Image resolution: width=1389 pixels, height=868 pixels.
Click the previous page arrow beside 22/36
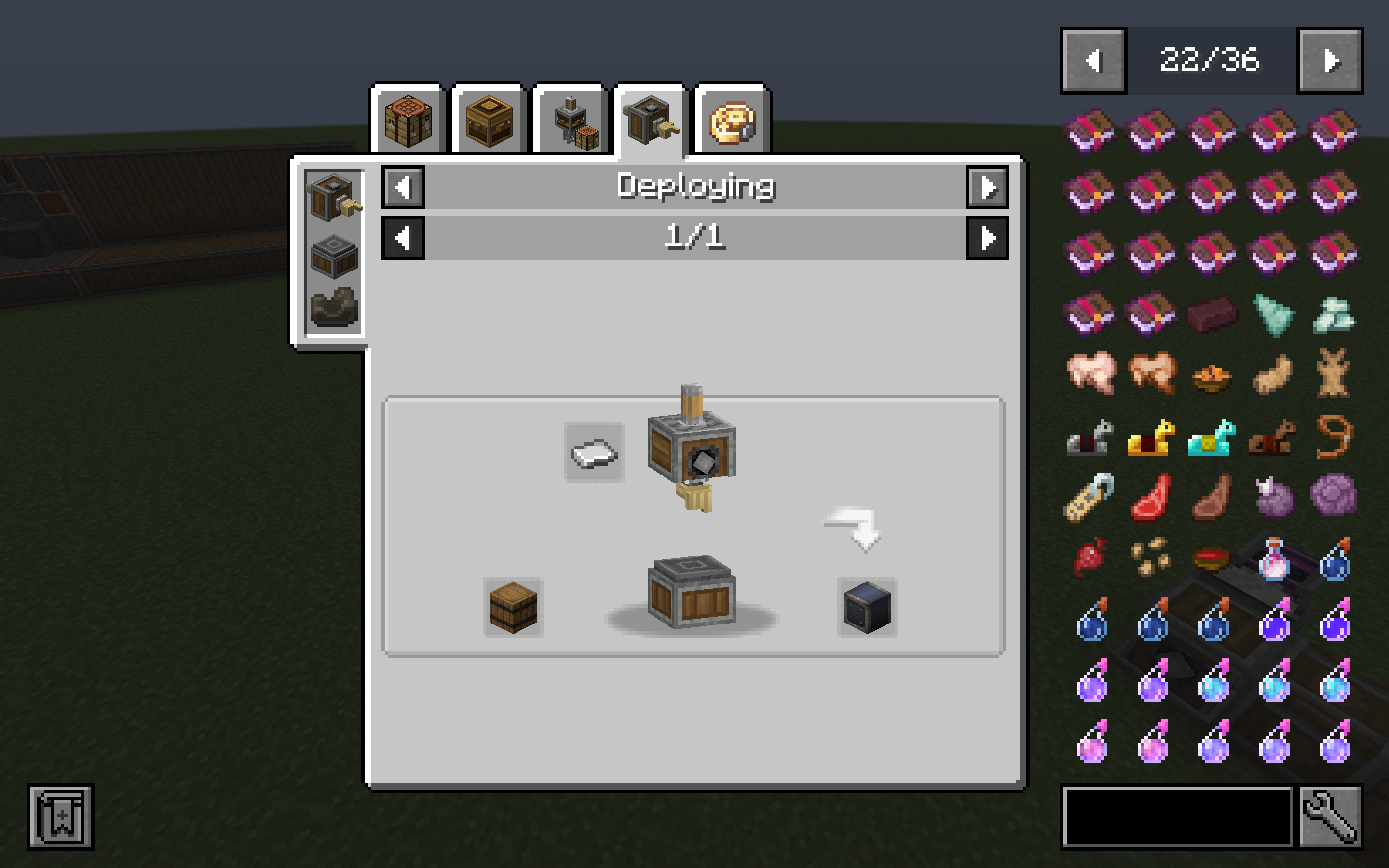[x=1092, y=62]
